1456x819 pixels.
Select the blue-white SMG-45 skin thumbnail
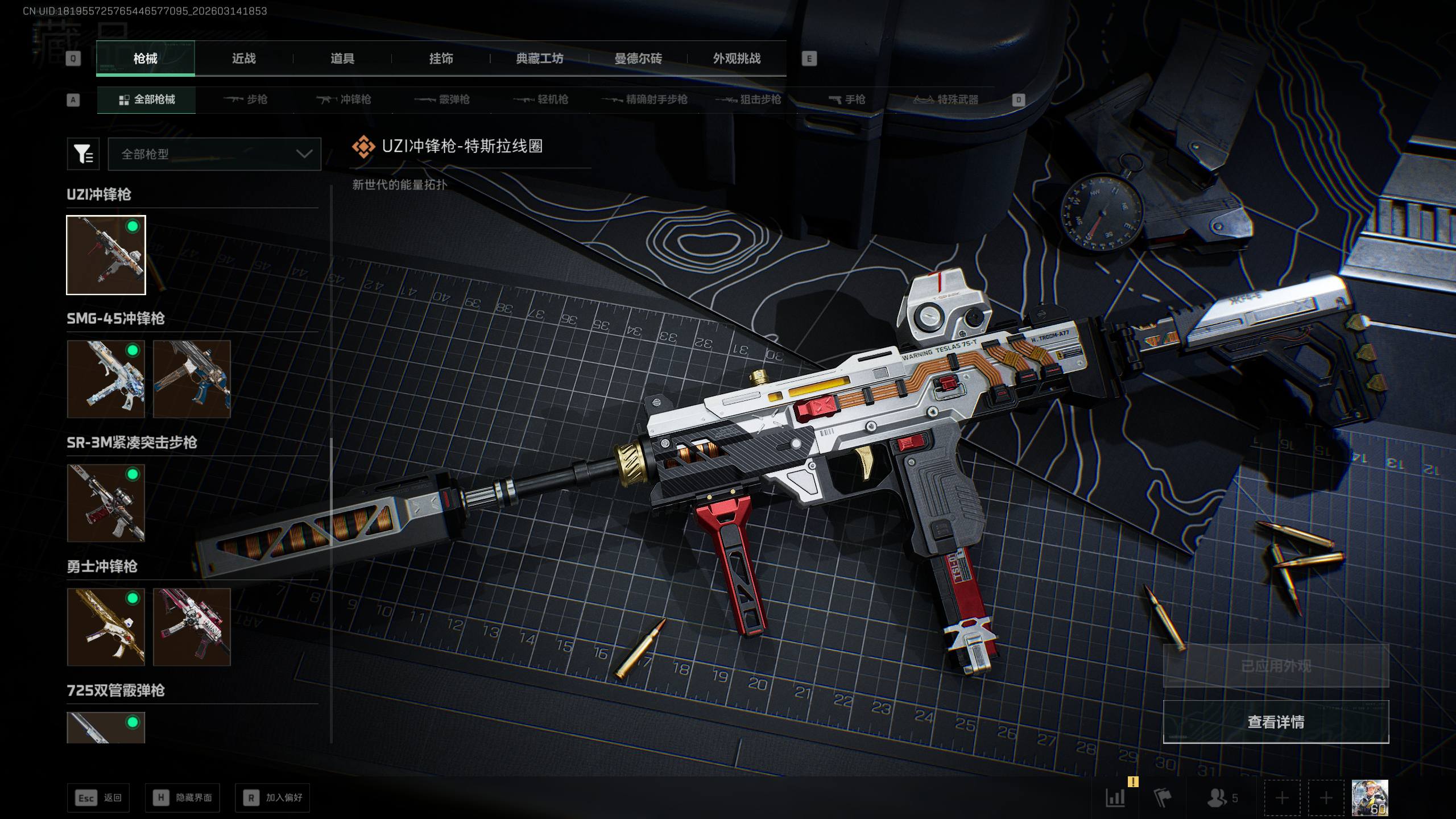pos(106,379)
